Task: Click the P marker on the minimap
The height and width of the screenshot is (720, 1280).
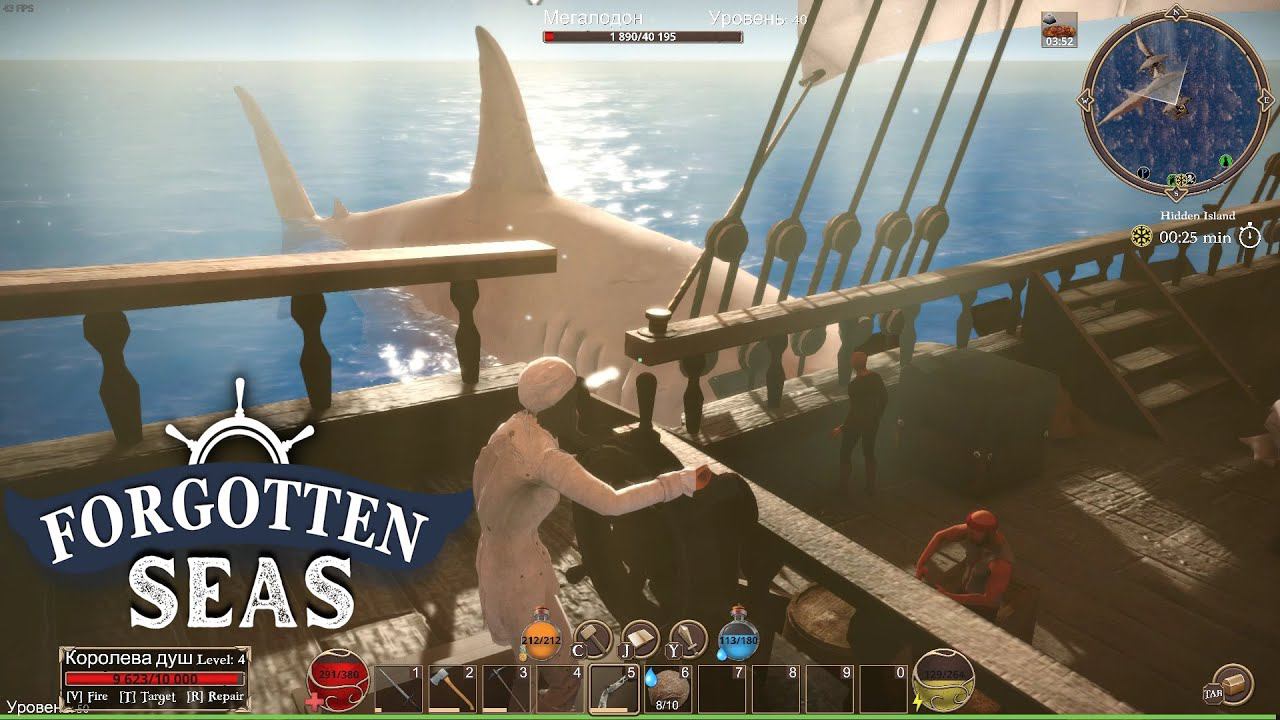Action: click(x=1143, y=172)
